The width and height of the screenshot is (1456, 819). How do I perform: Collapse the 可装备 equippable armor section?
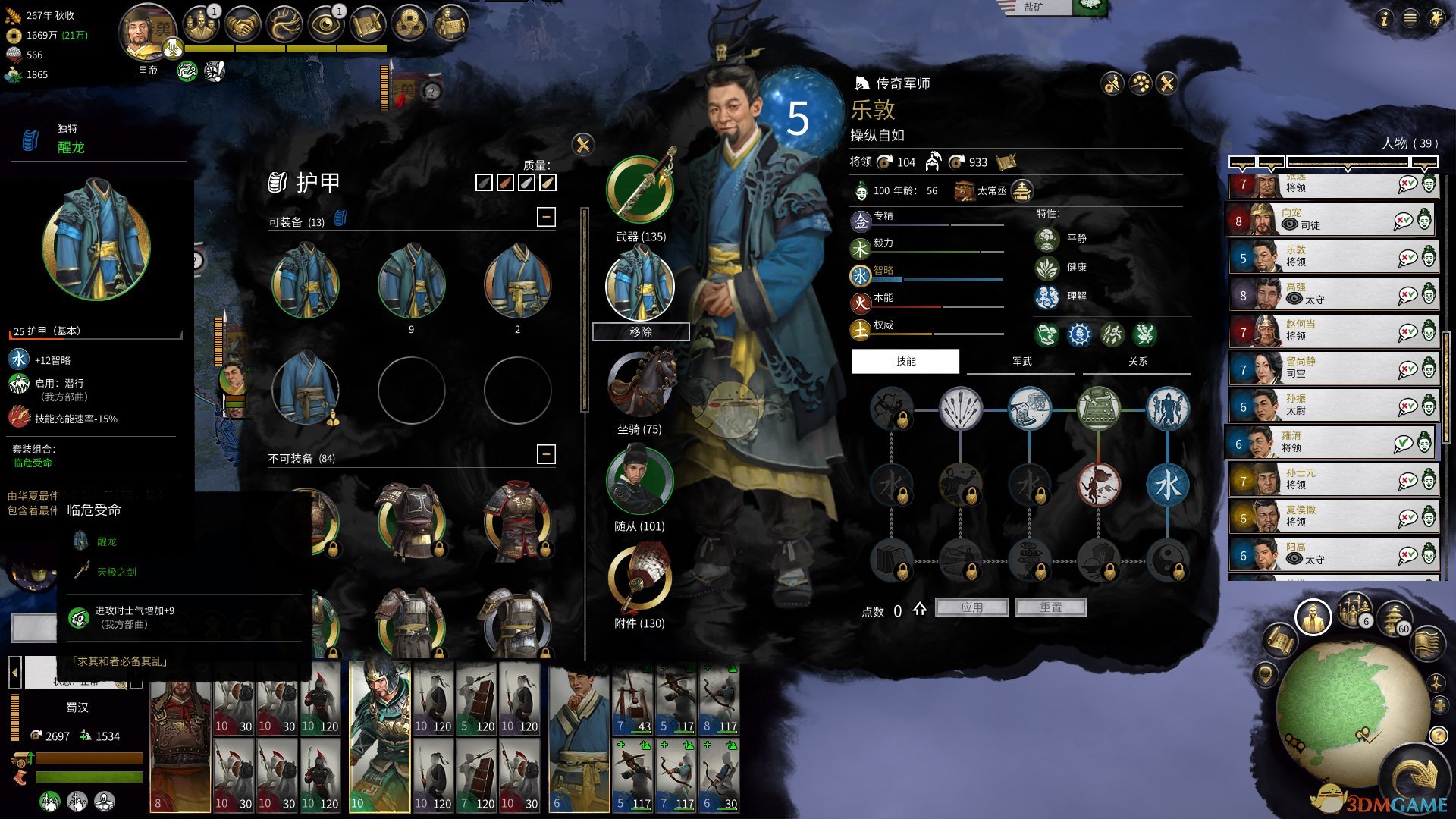(546, 218)
